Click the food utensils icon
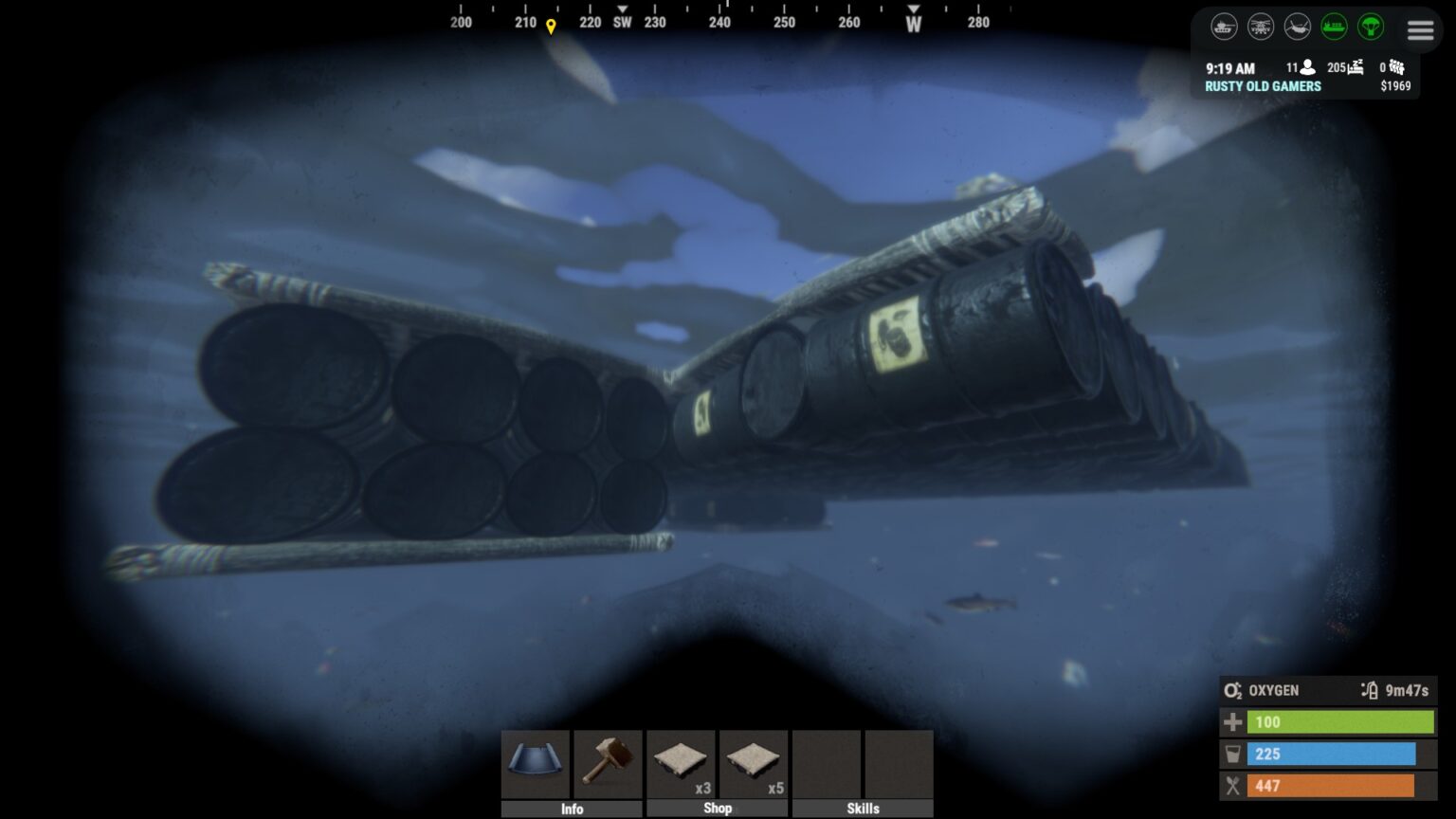 point(1232,786)
